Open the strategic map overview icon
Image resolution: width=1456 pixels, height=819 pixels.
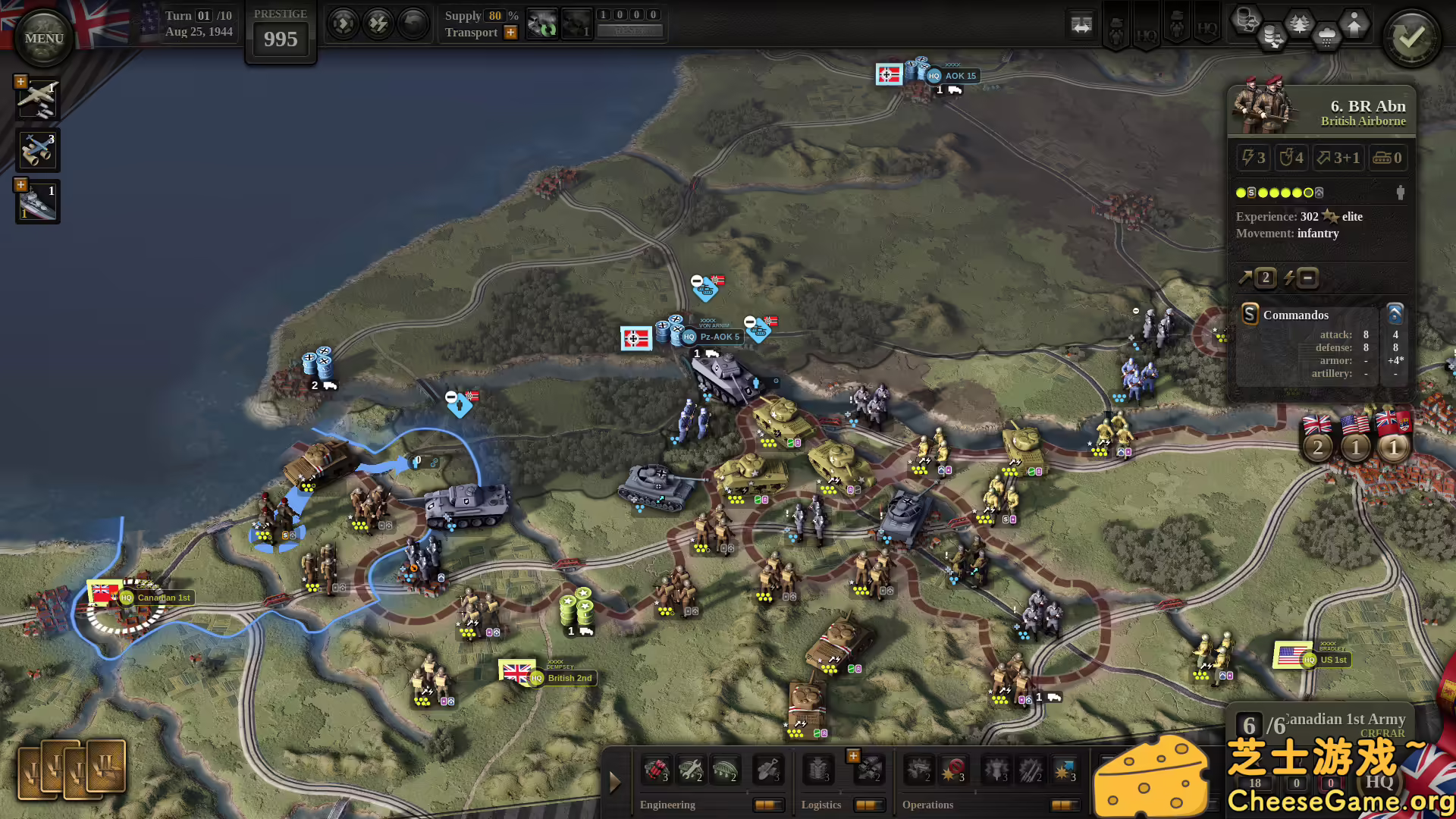1081,24
